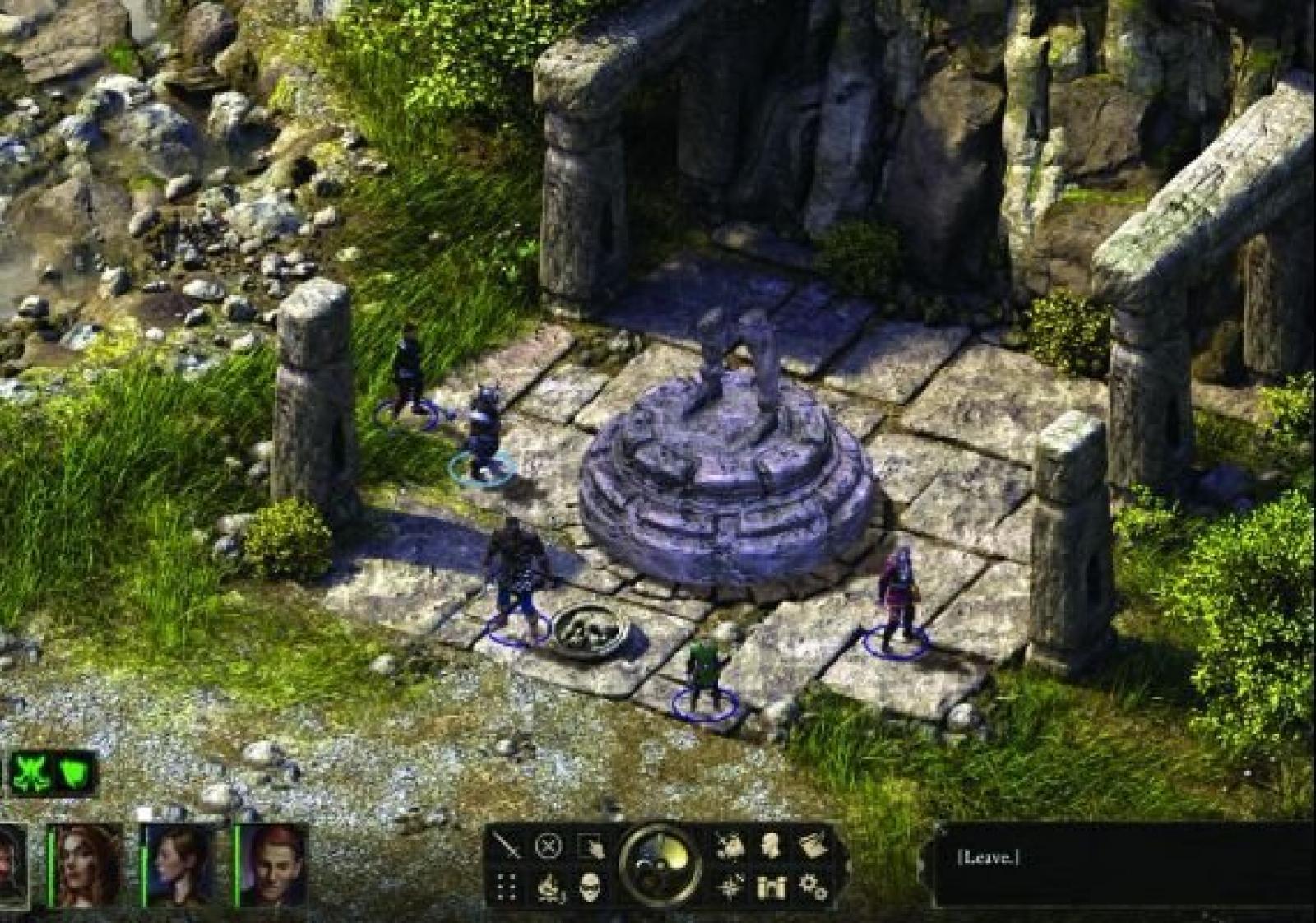Open the journal book icon

813,846
